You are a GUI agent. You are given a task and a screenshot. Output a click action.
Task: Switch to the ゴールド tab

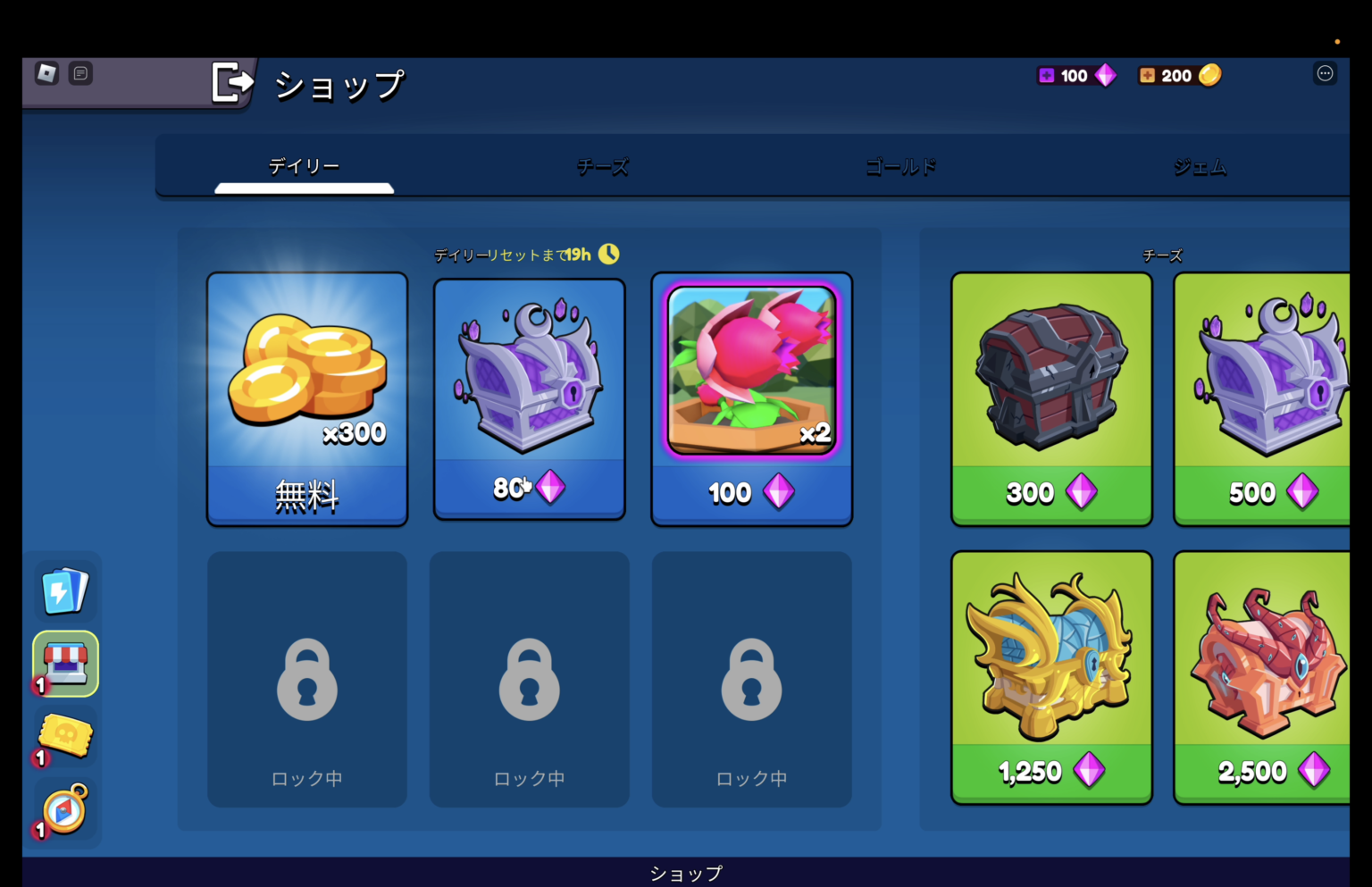pos(901,166)
